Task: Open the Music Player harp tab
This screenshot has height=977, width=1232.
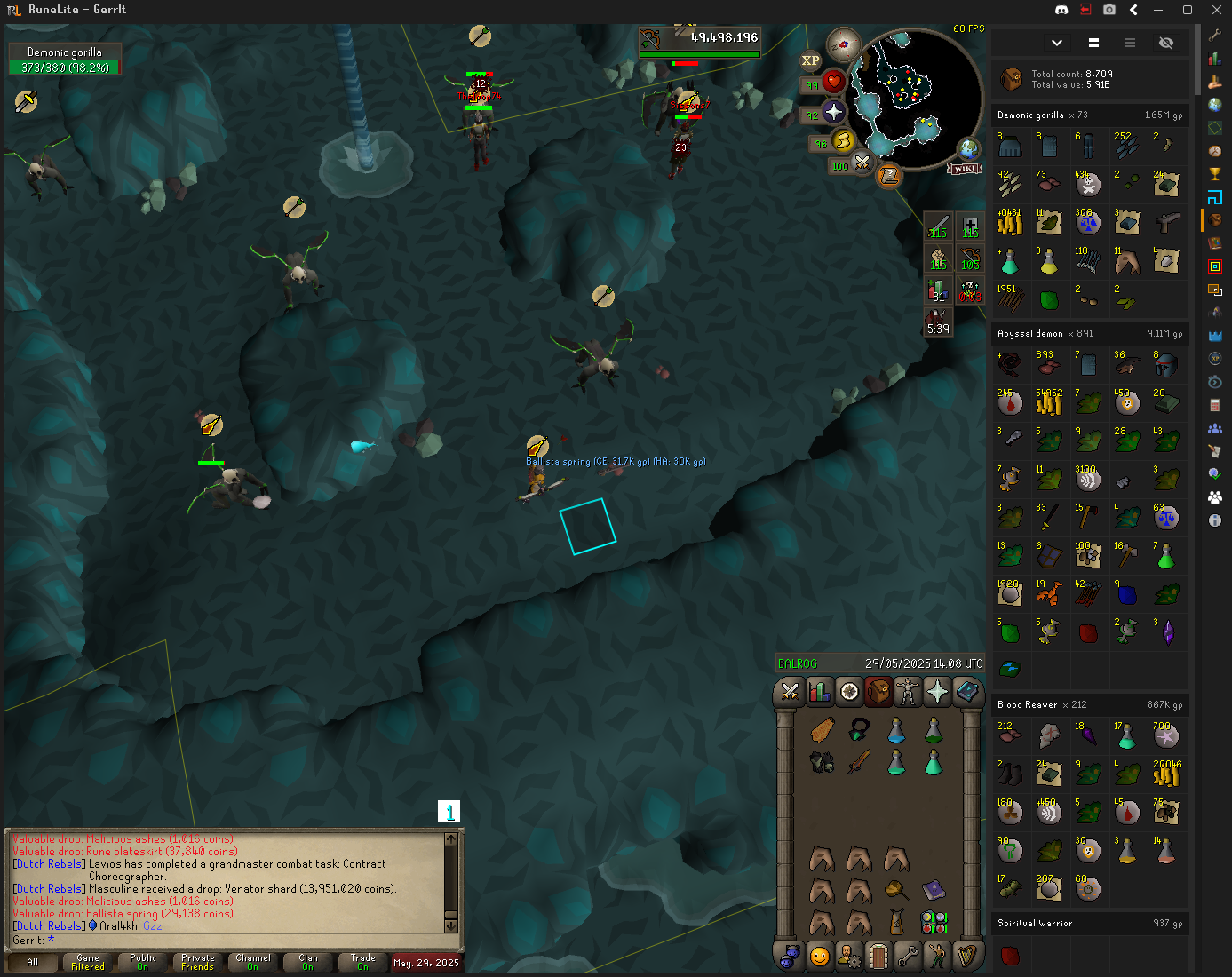Action: [x=967, y=957]
